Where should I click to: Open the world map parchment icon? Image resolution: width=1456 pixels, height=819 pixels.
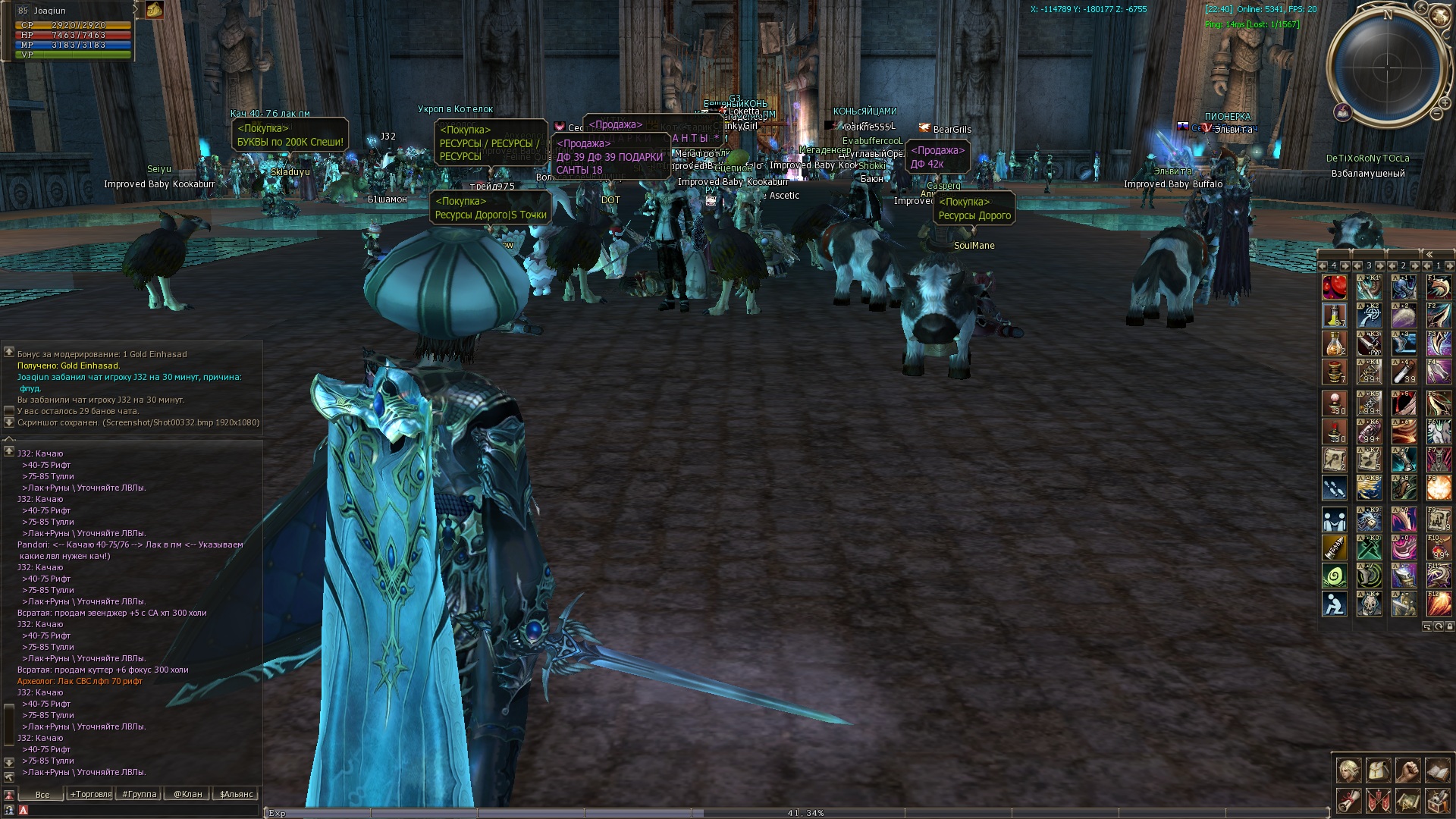(x=1407, y=801)
